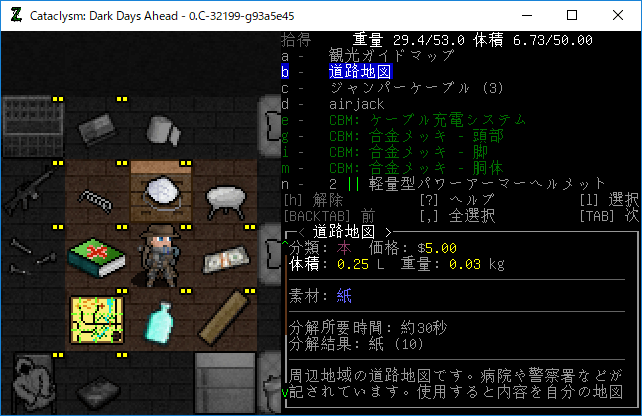Minimize the Cataclysm game window
Image resolution: width=642 pixels, height=416 pixels.
click(526, 15)
